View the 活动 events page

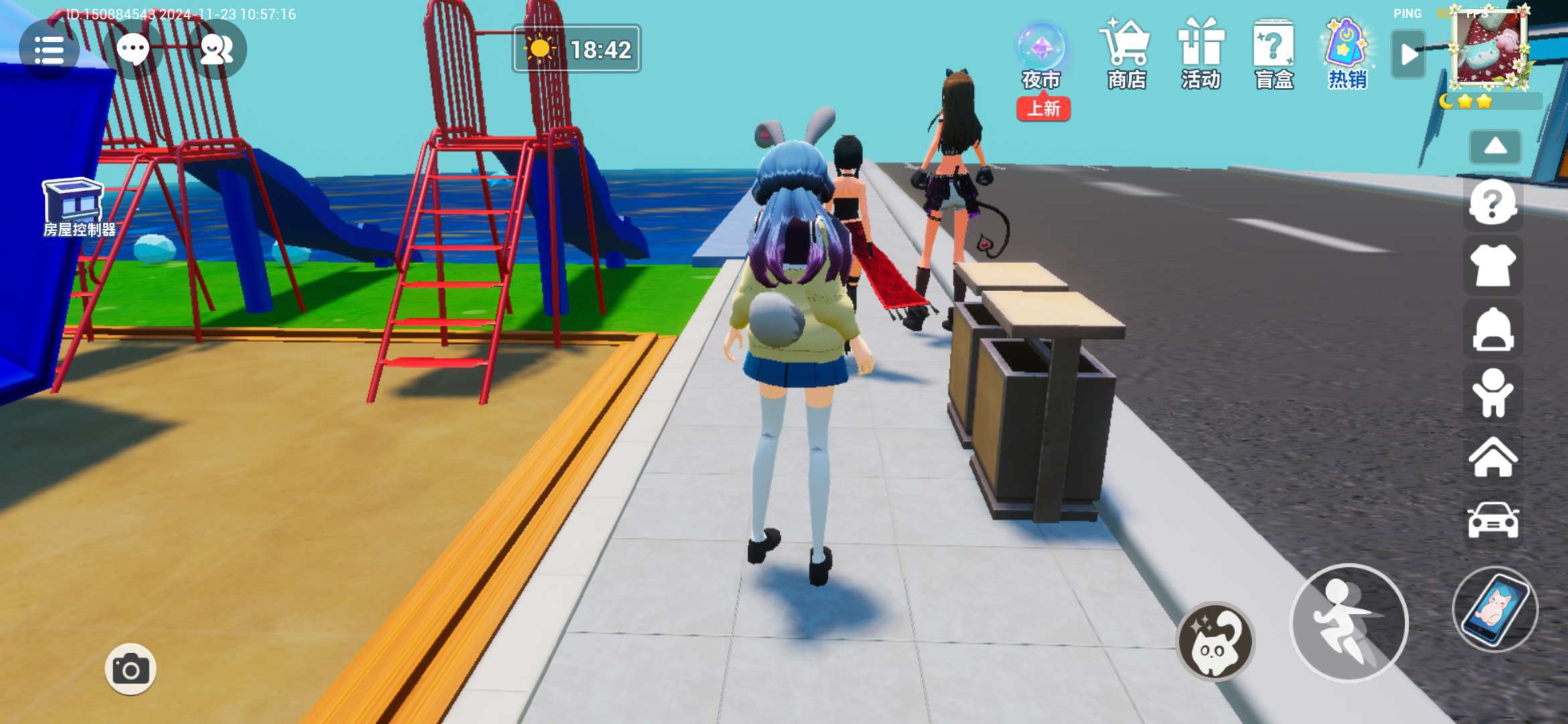[x=1201, y=55]
